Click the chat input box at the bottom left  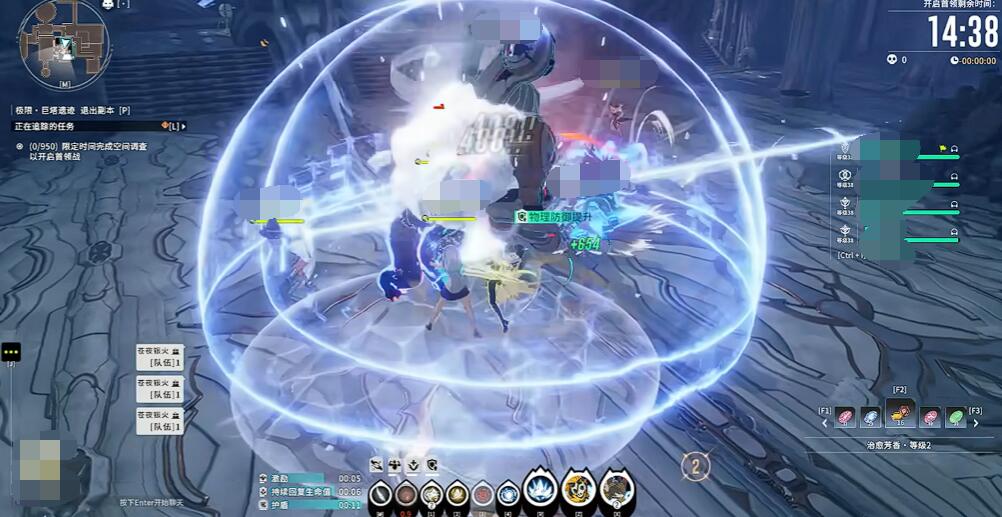point(150,502)
